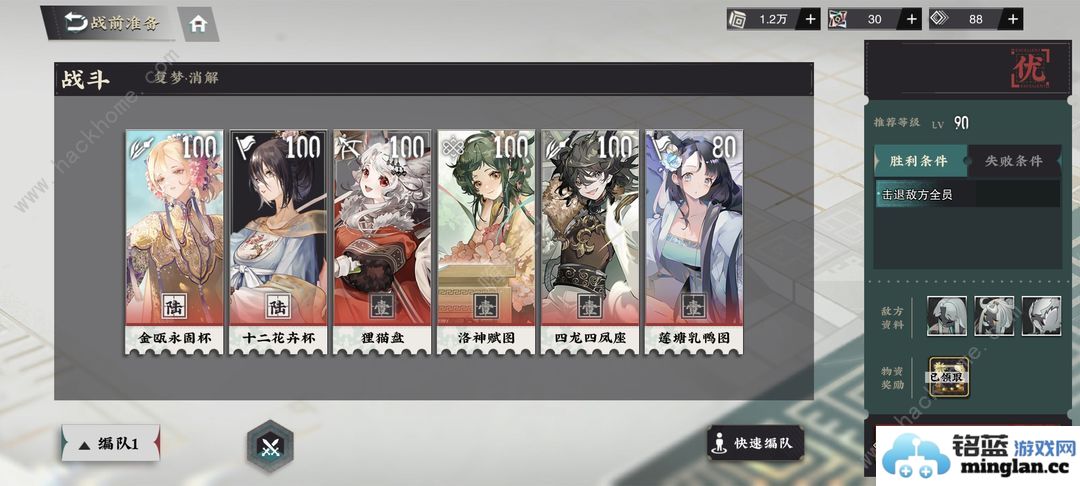Add more of the 1.2万 currency
Image resolution: width=1080 pixels, height=486 pixels.
point(811,19)
